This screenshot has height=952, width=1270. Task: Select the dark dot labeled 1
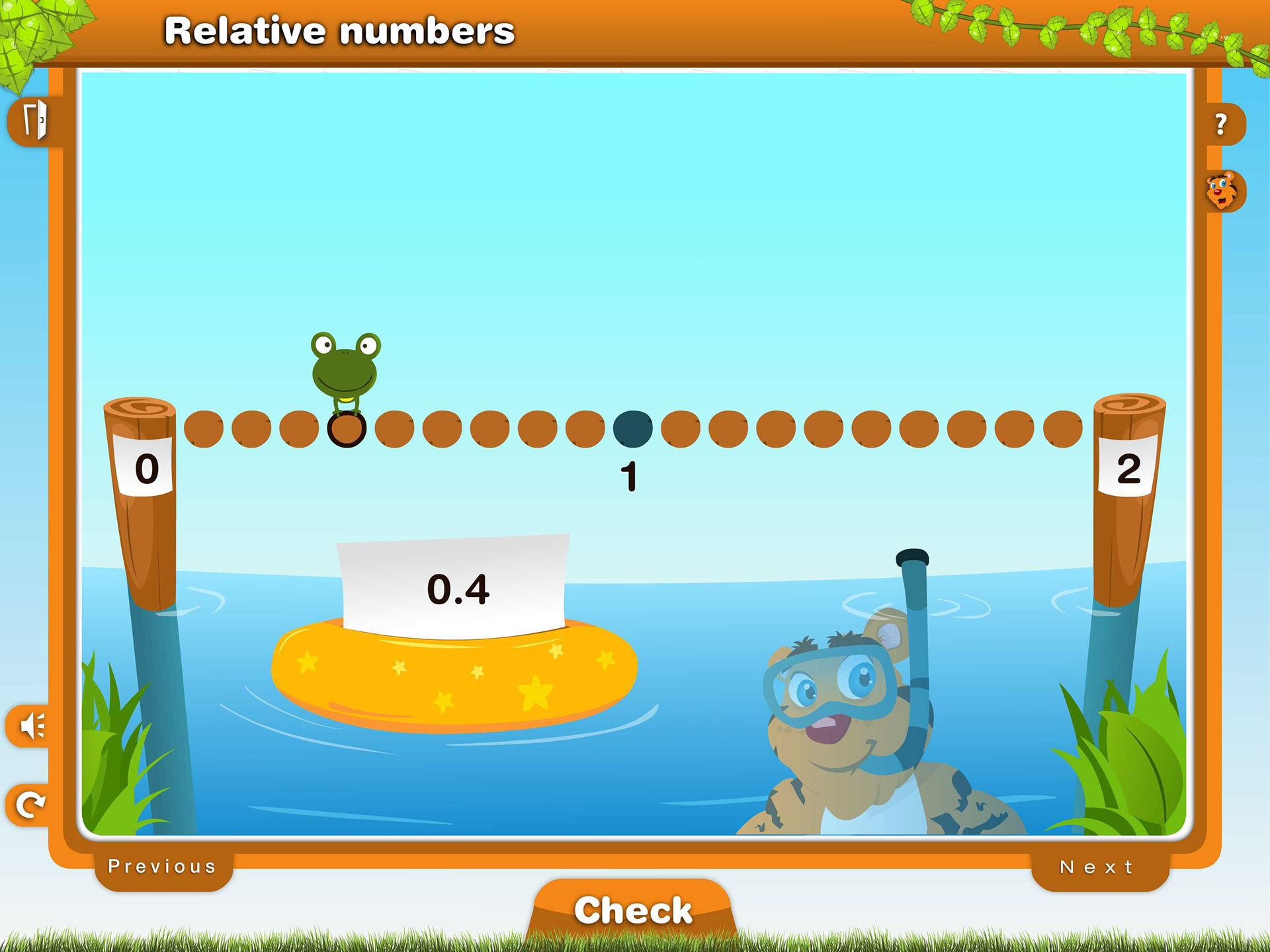tap(632, 428)
